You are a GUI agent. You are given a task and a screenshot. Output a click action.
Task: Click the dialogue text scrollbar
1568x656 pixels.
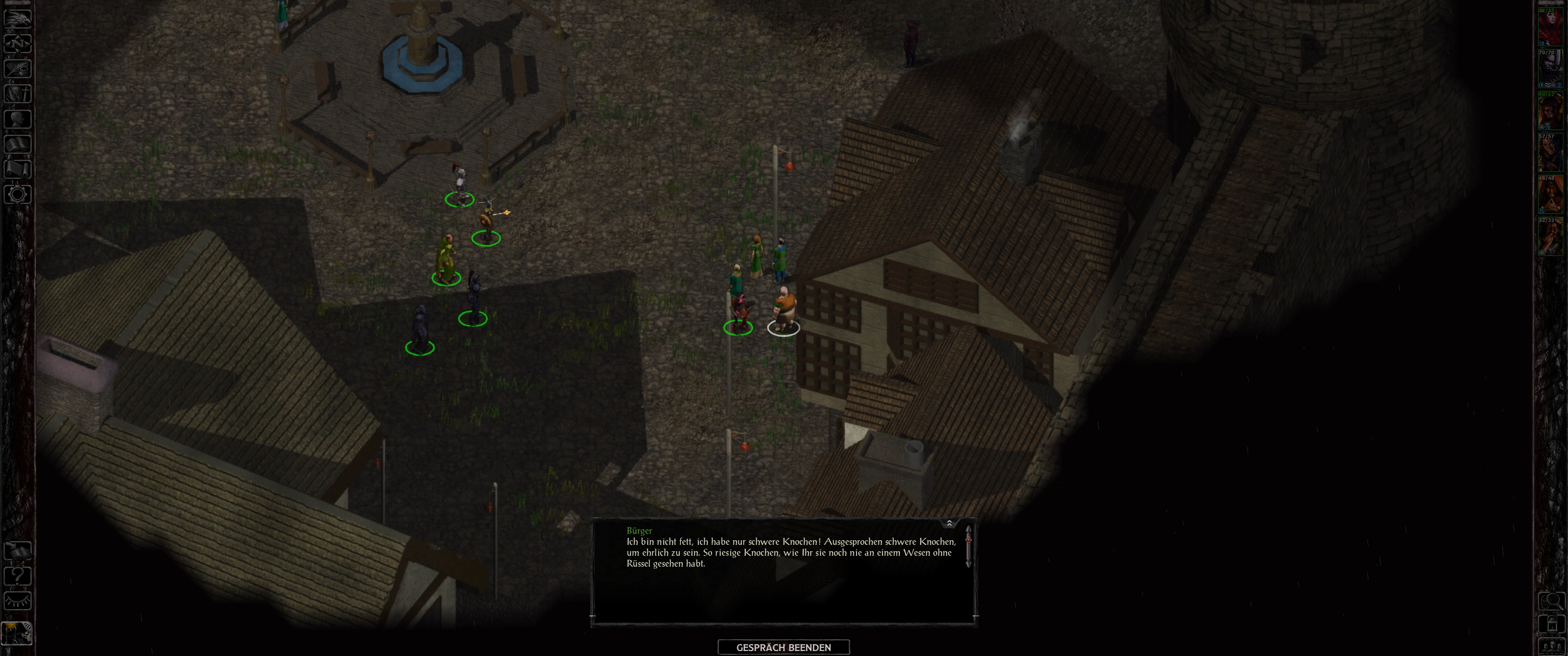(x=968, y=548)
